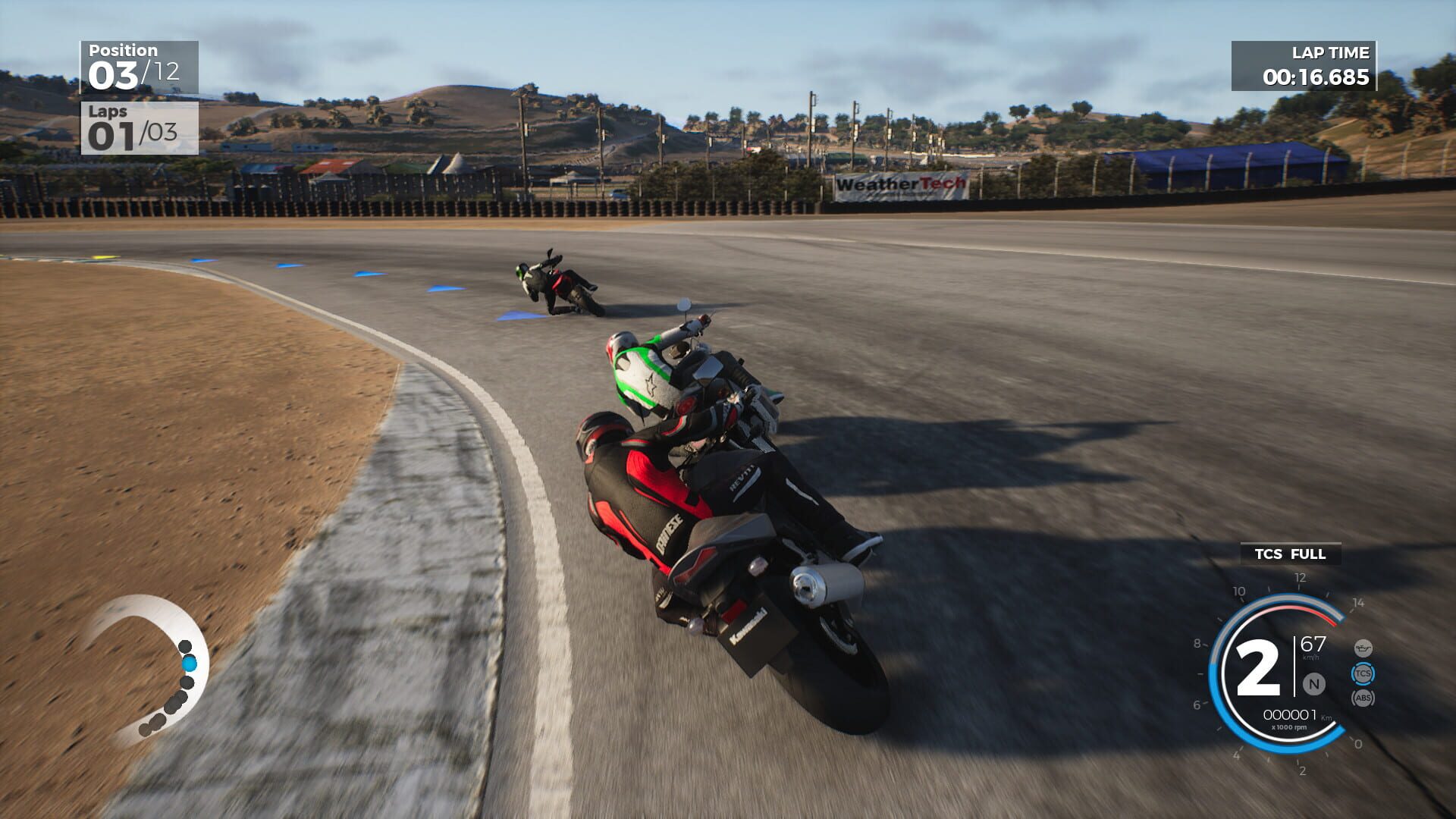1456x819 pixels.
Task: Toggle ABS off using the ABS badge
Action: (1363, 697)
